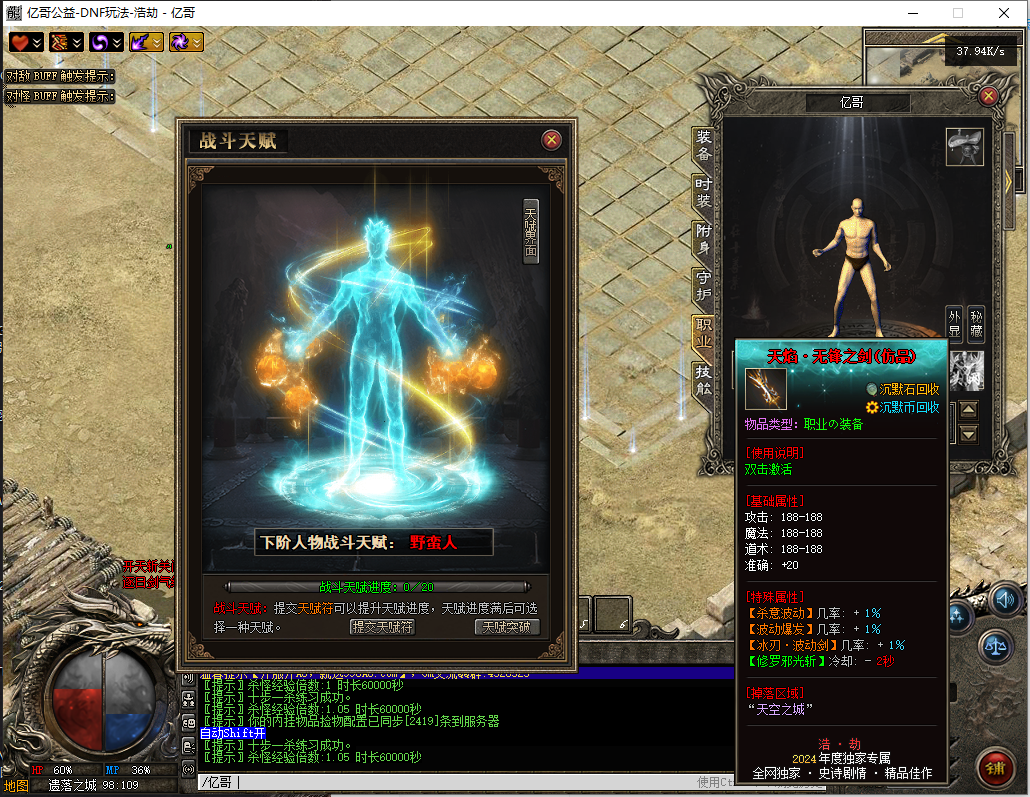Toggle the speaker sound button

pos(1005,600)
